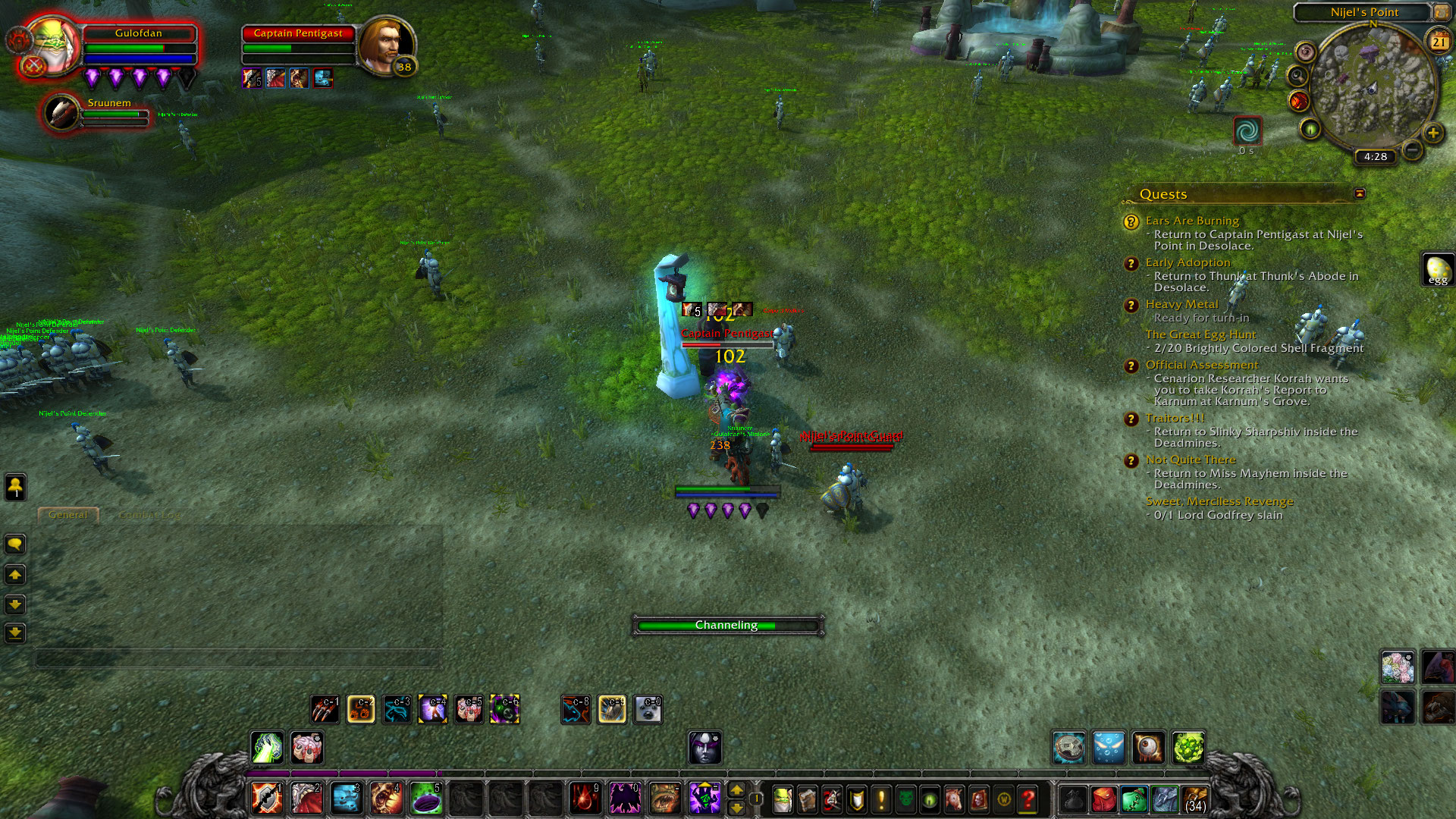Open the chat speech bubble menu

pos(15,544)
